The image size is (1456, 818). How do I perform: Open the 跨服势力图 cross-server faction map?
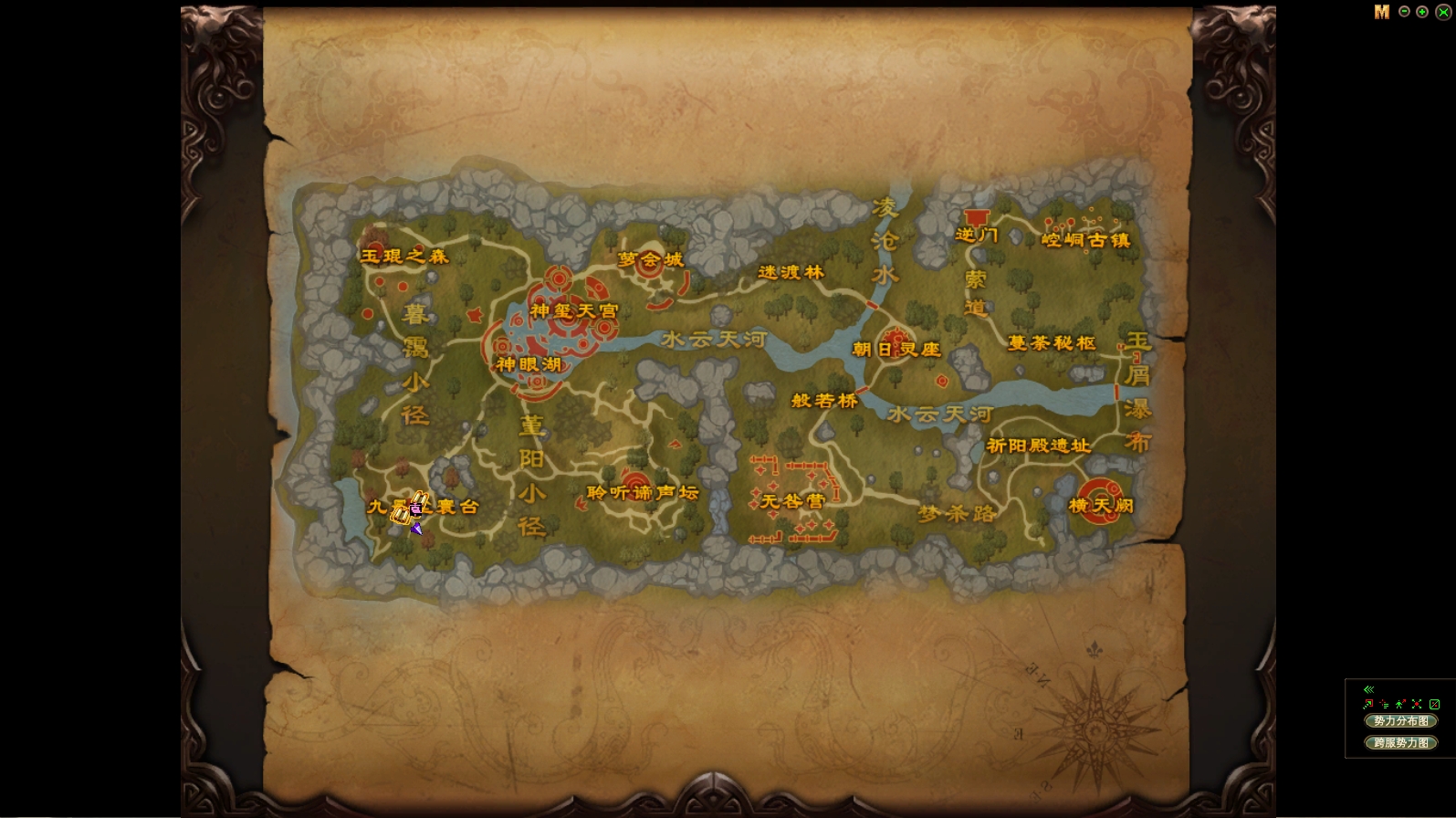(1400, 743)
